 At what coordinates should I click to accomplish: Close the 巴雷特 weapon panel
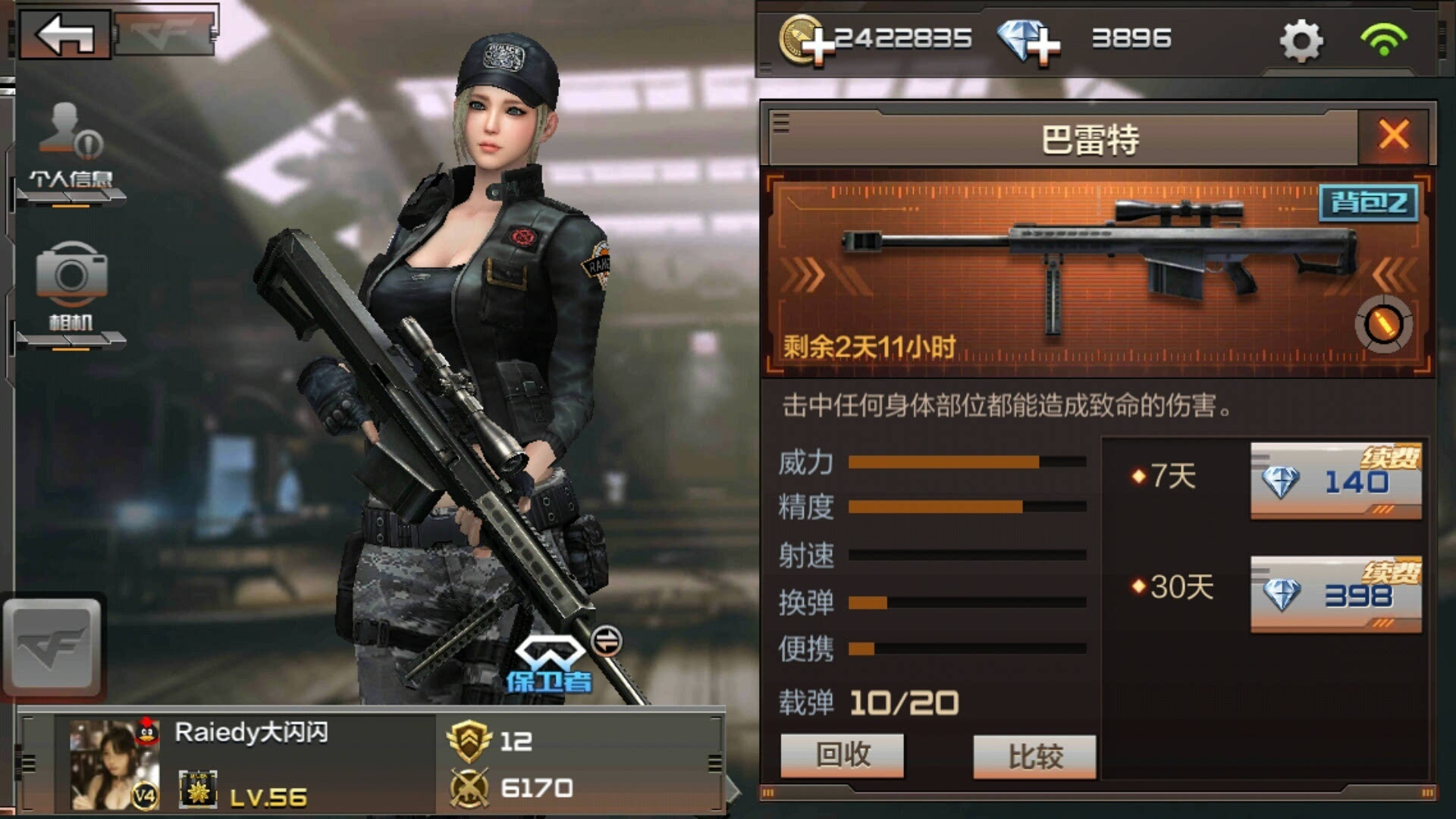tap(1394, 136)
